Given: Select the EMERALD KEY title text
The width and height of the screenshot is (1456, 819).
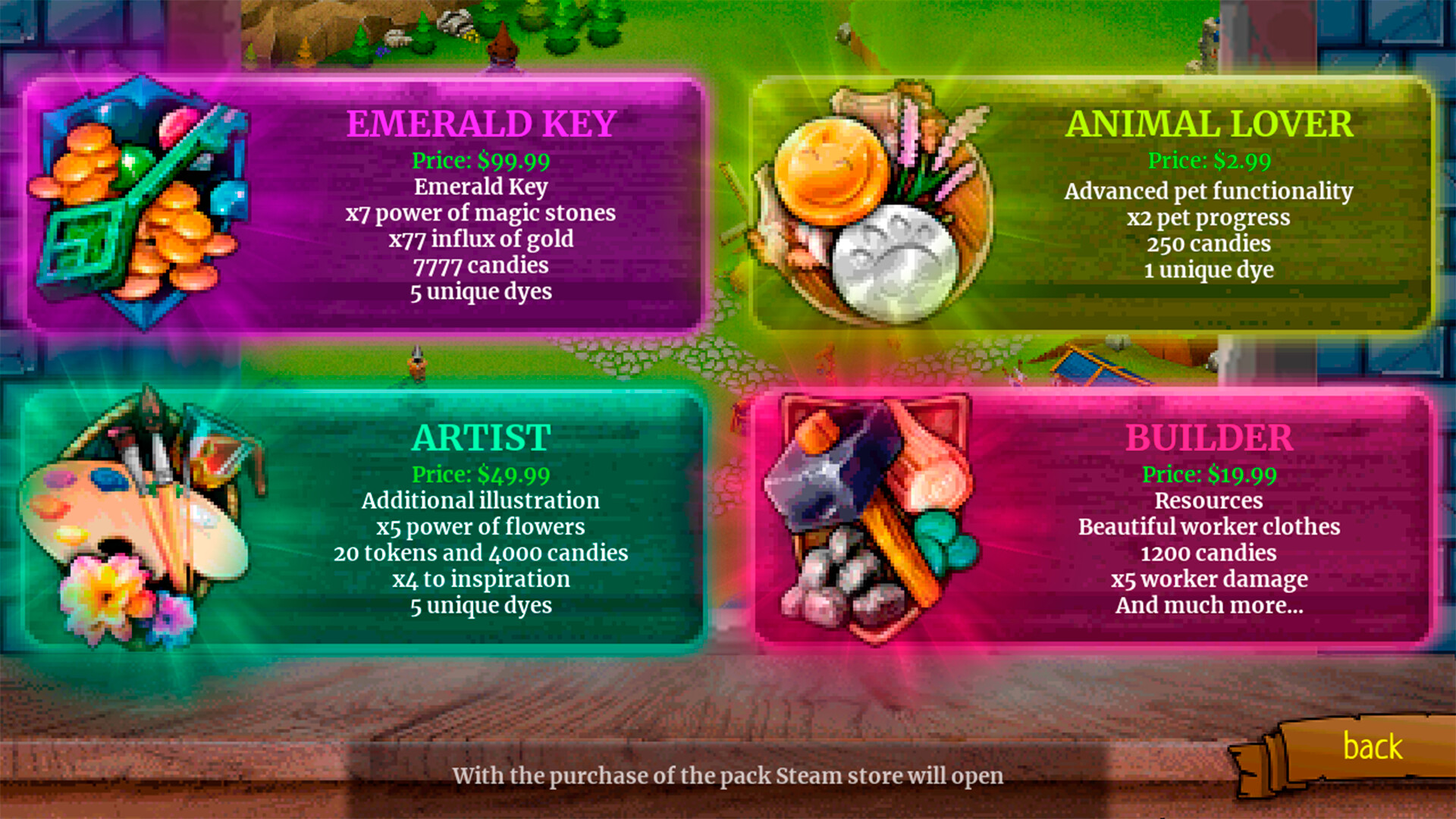Looking at the screenshot, I should [482, 121].
